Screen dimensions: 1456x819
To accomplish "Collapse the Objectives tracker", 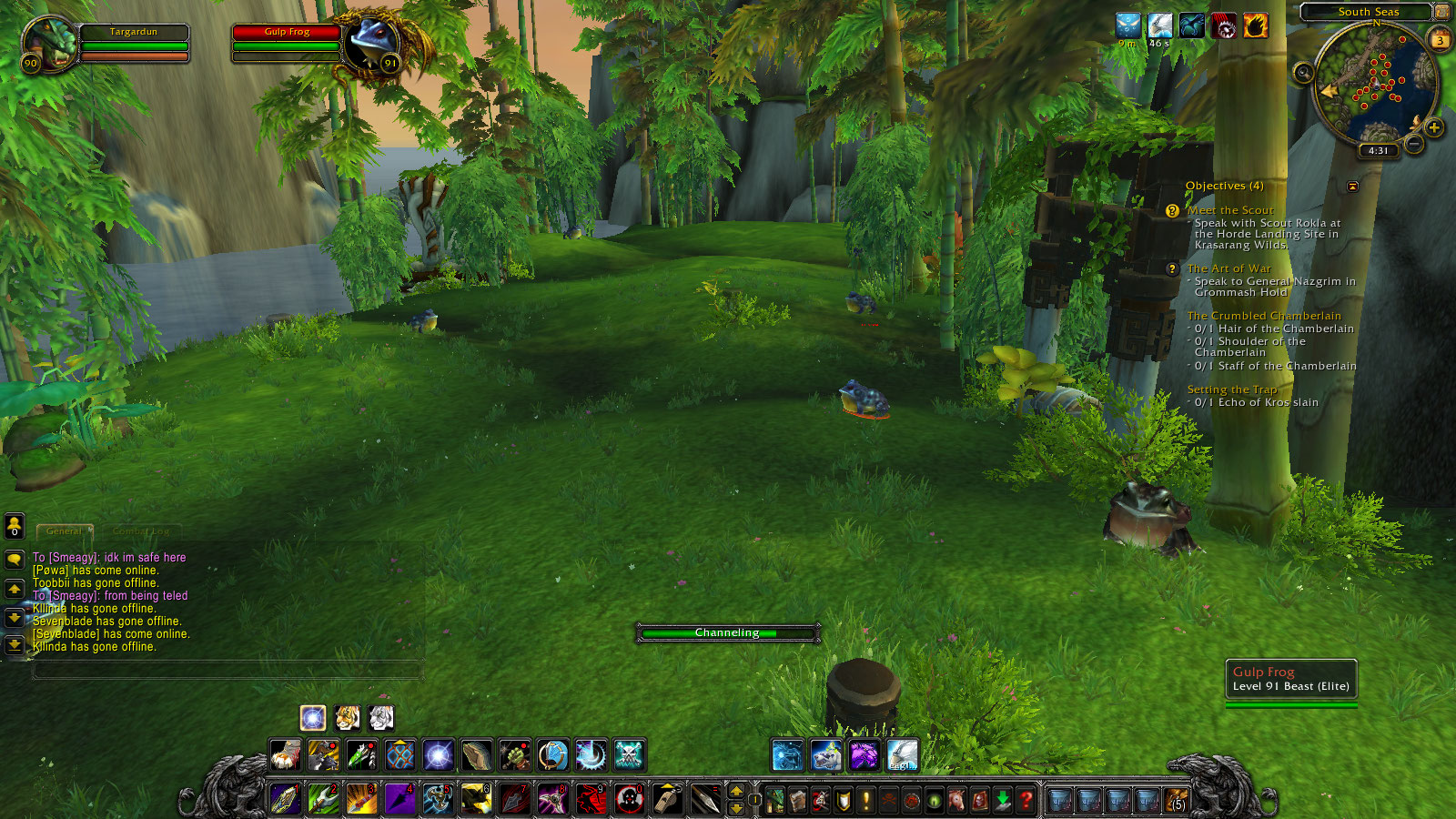I will click(1352, 187).
